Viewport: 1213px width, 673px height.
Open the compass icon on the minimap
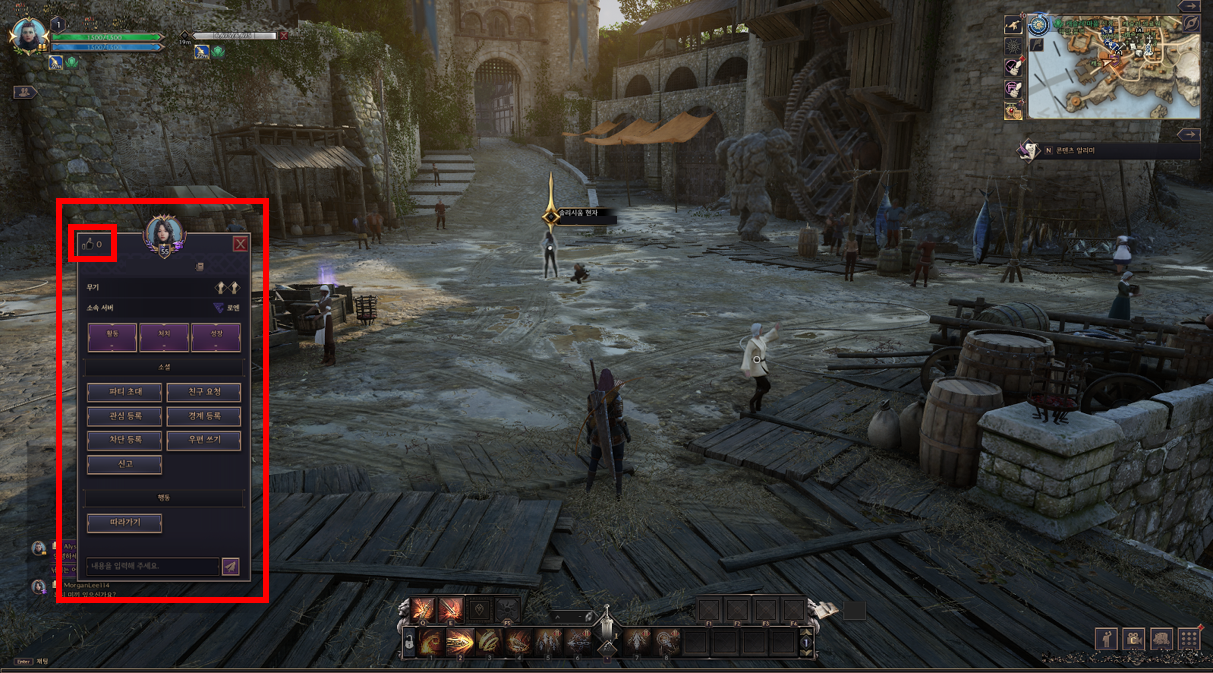1038,23
